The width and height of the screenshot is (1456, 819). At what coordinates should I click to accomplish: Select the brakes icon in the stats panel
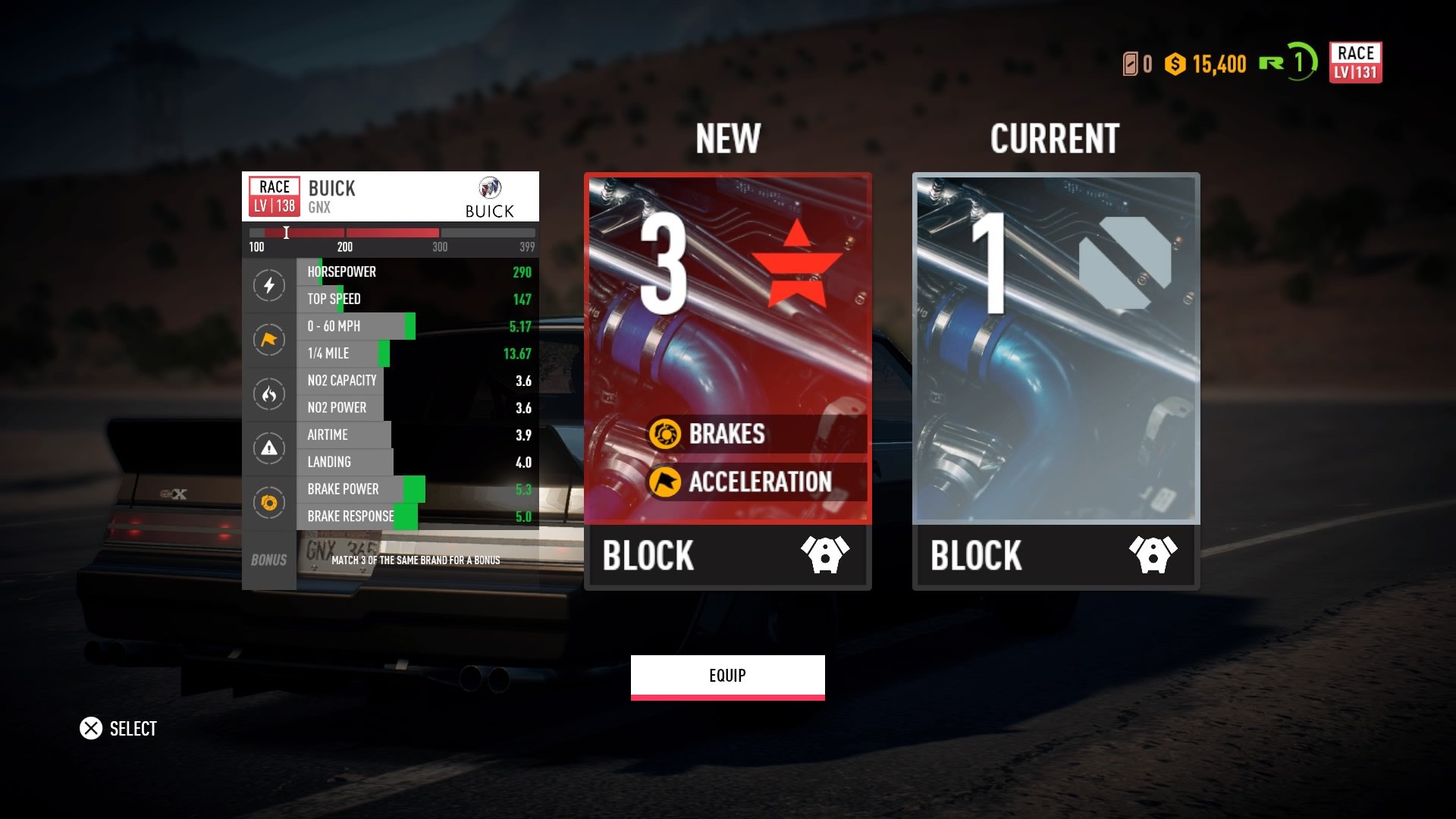[x=269, y=503]
